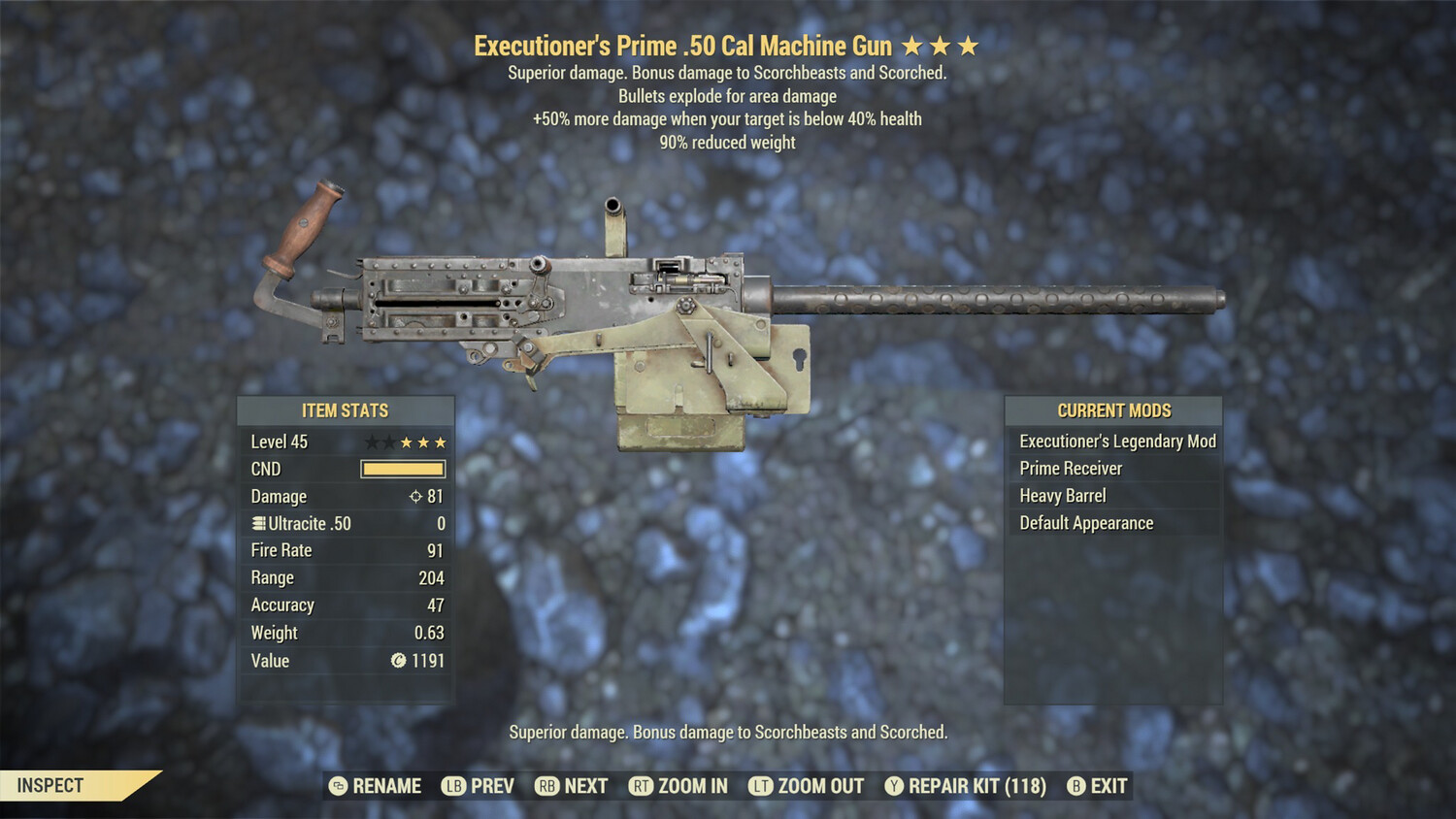Image resolution: width=1456 pixels, height=819 pixels.
Task: Click the Y icon beside REPAIR KIT
Action: (x=894, y=786)
